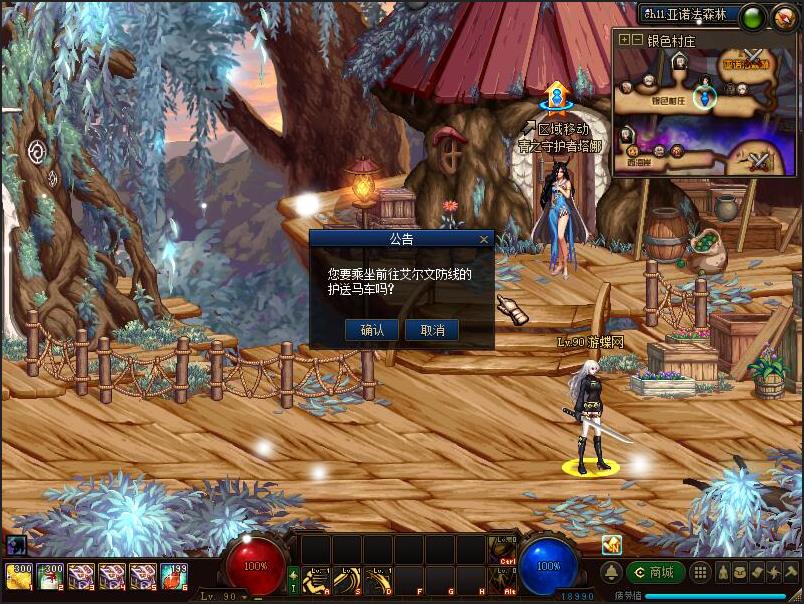Screen dimensions: 804x604
Task: Activate the wrench icon in the bottom-right menu
Action: click(x=791, y=572)
